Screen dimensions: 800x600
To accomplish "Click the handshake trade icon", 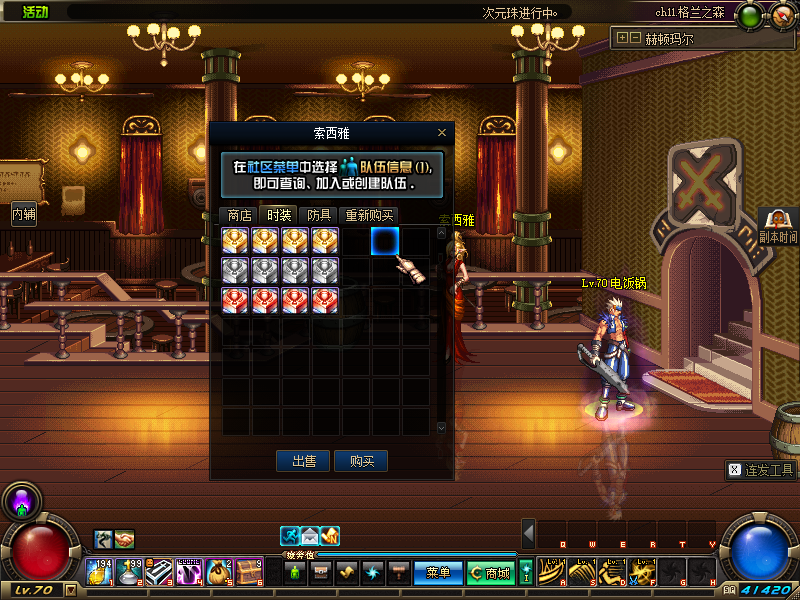I will click(124, 539).
